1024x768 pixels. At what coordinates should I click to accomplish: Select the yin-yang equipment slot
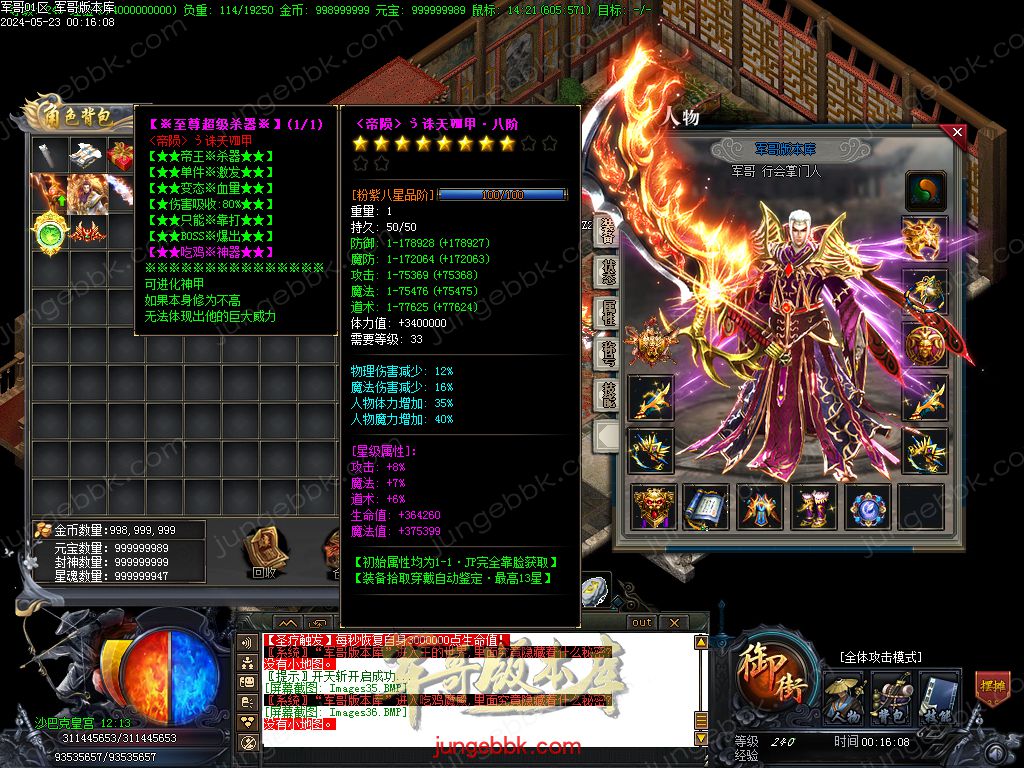925,190
